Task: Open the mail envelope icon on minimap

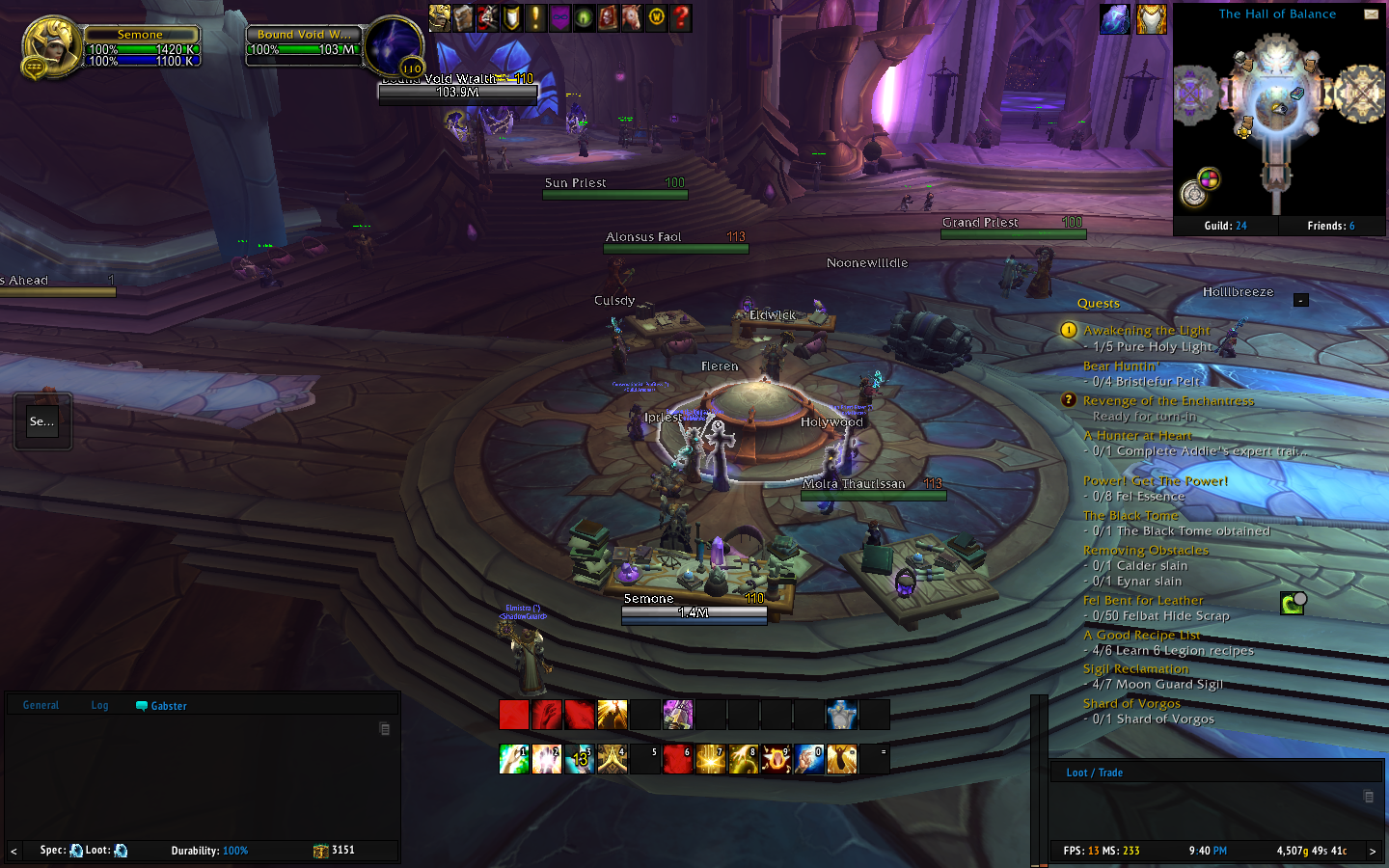Action: 1371,14
